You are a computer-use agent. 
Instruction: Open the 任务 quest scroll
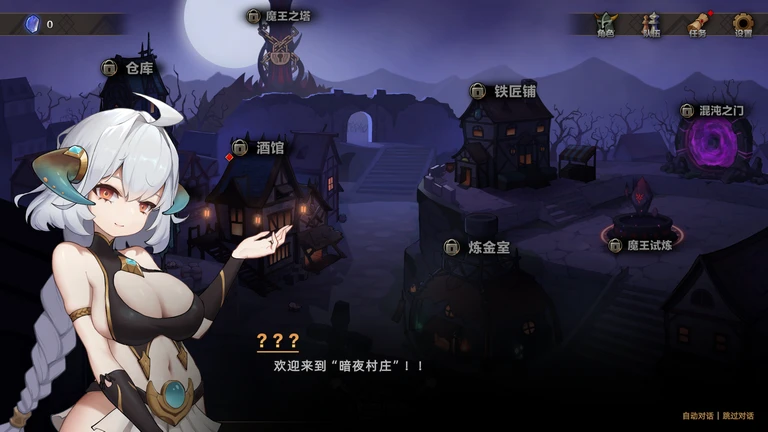point(698,24)
